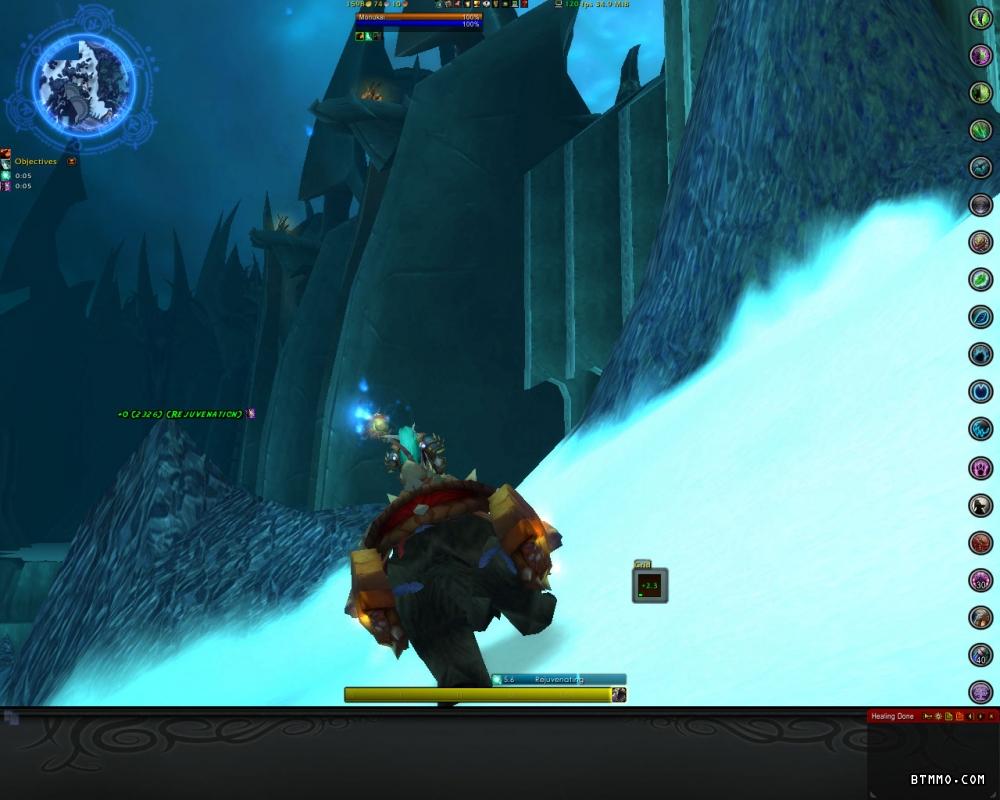Image resolution: width=1000 pixels, height=800 pixels.
Task: Visit the btmmo.com watermark link
Action: coord(947,779)
